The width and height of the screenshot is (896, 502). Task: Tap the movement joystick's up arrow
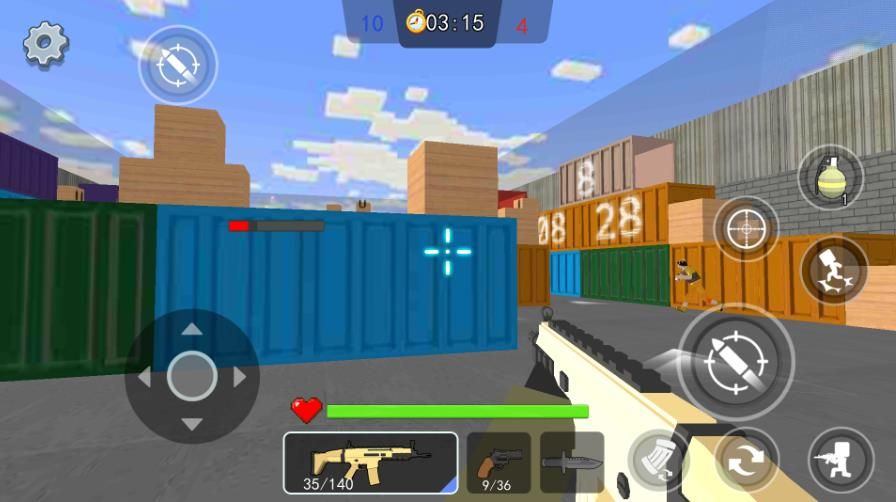point(192,329)
